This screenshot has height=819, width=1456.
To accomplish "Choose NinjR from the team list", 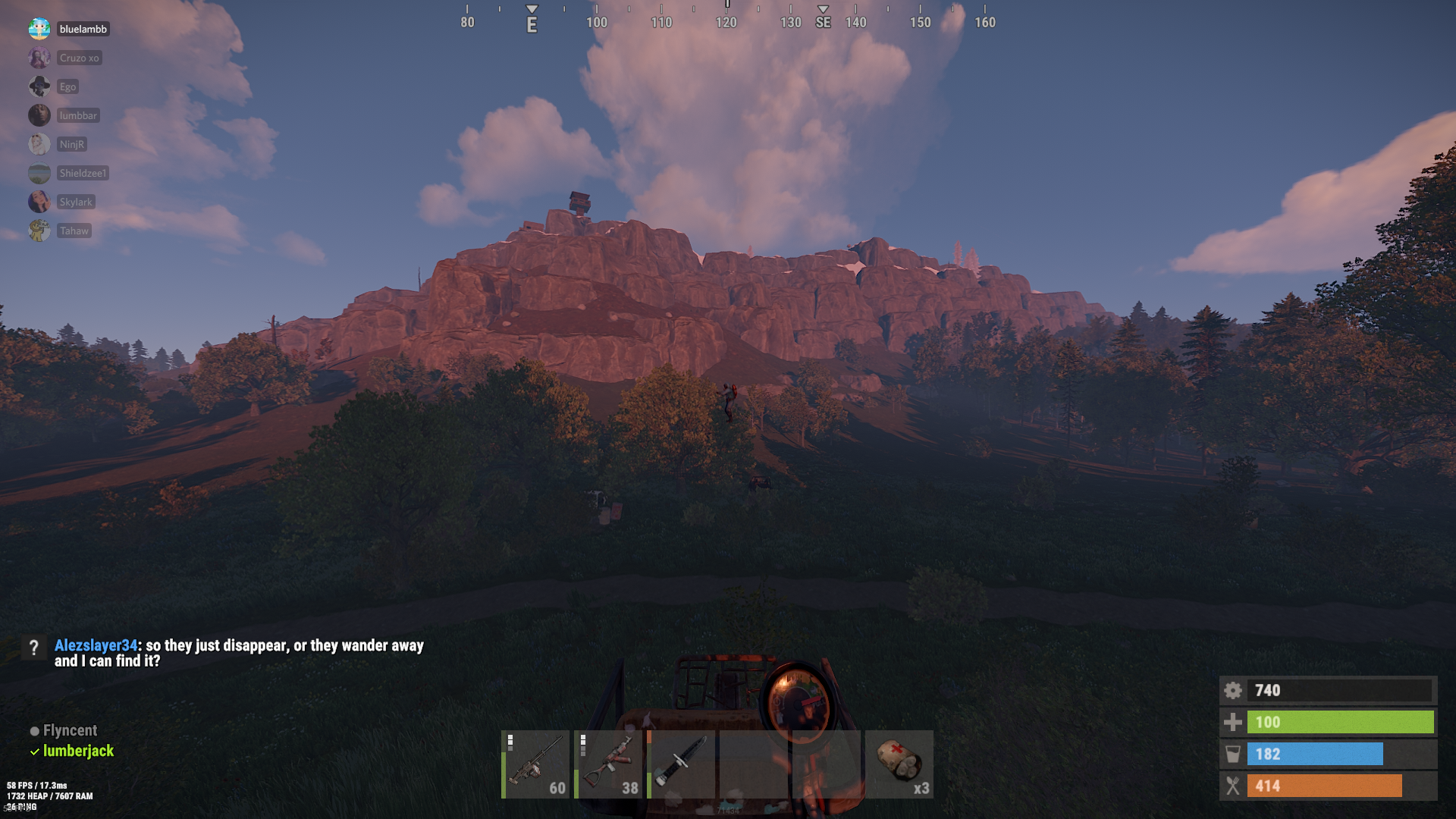I will tap(72, 144).
